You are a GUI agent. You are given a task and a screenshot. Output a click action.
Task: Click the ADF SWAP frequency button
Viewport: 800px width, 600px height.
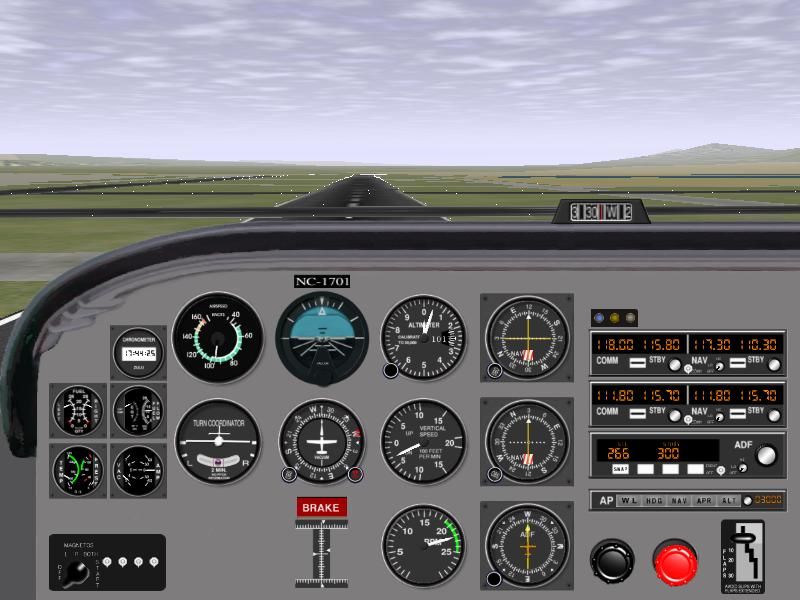tap(620, 469)
